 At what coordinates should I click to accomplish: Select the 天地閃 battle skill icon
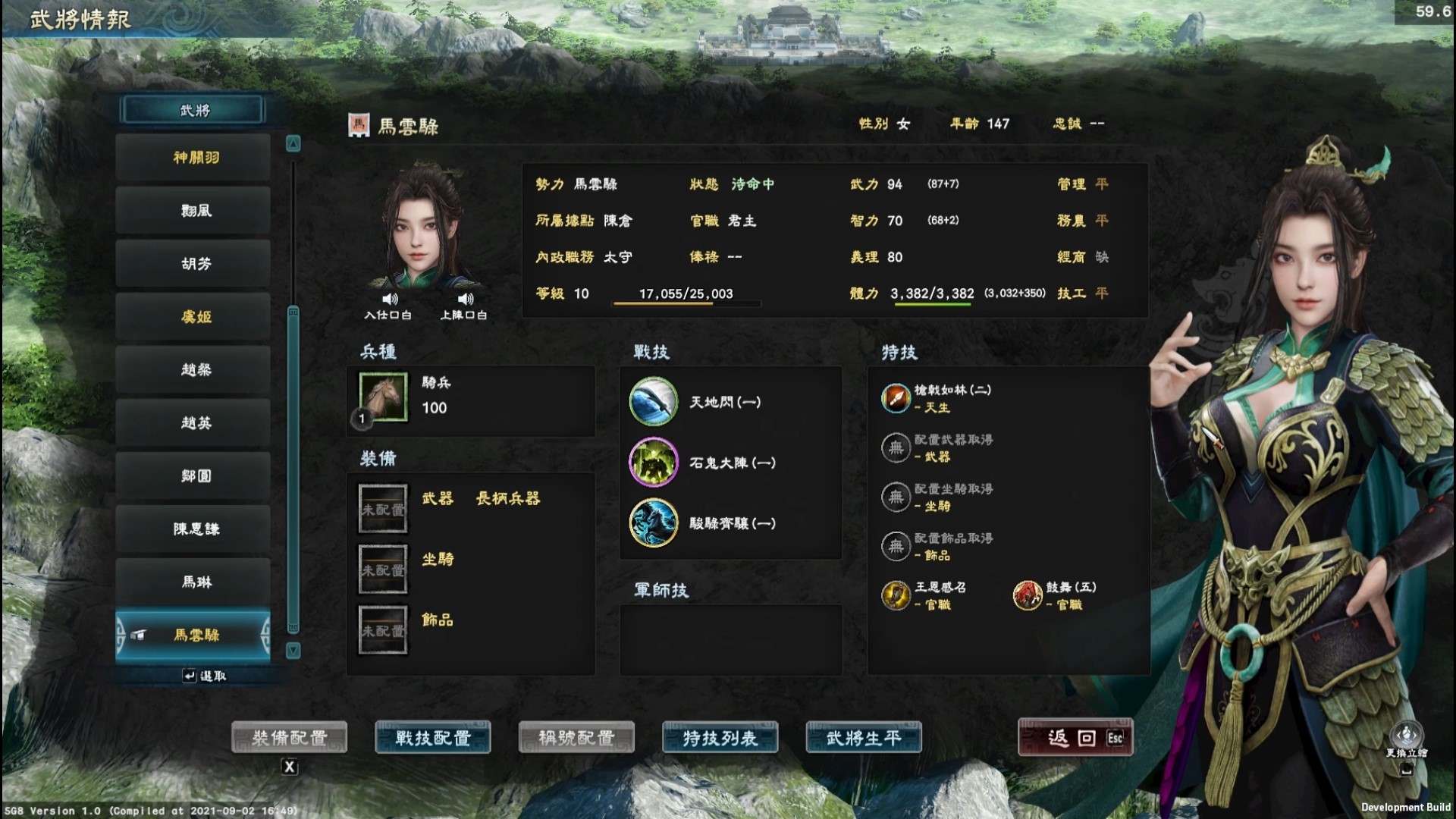(653, 402)
